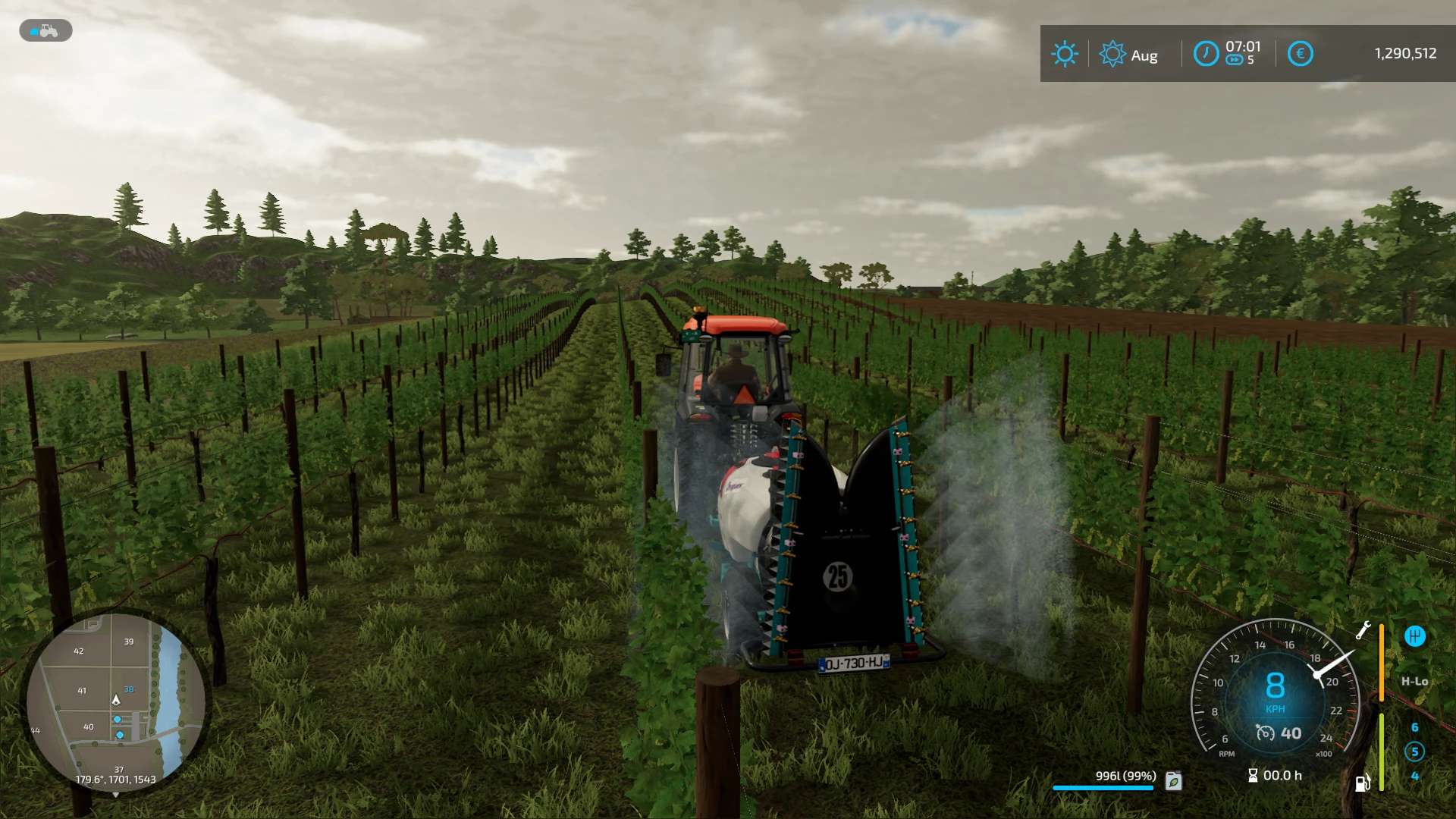Click the circular minimap
The image size is (1456, 819).
click(115, 702)
